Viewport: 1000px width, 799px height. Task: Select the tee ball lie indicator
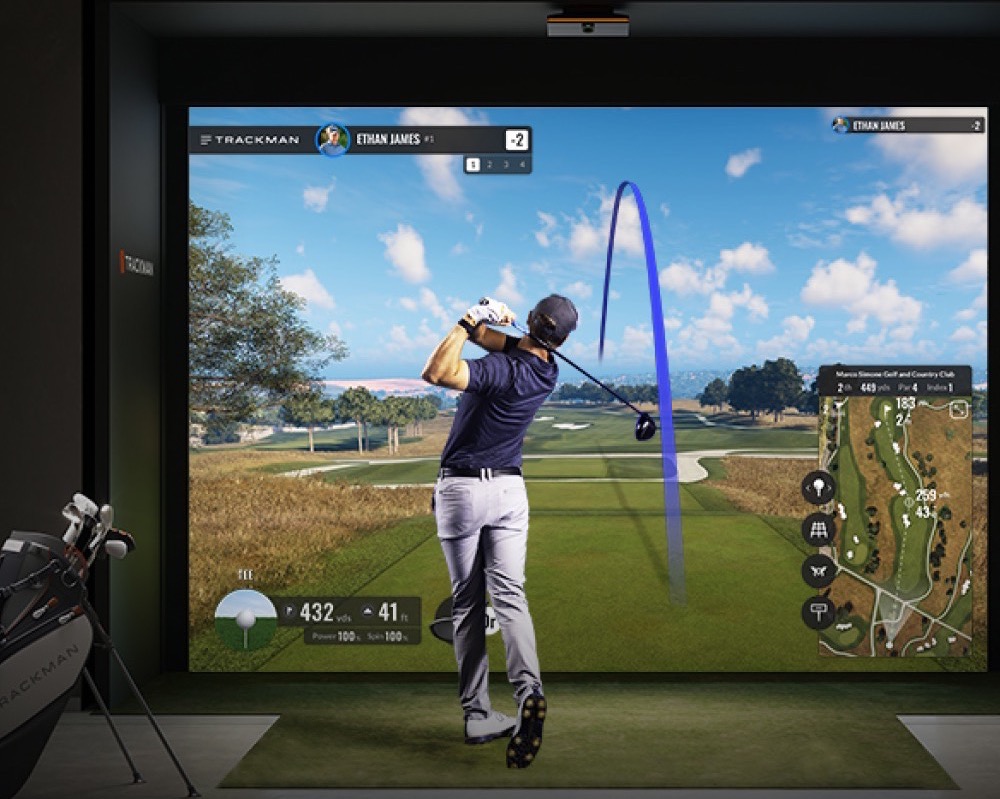click(245, 619)
